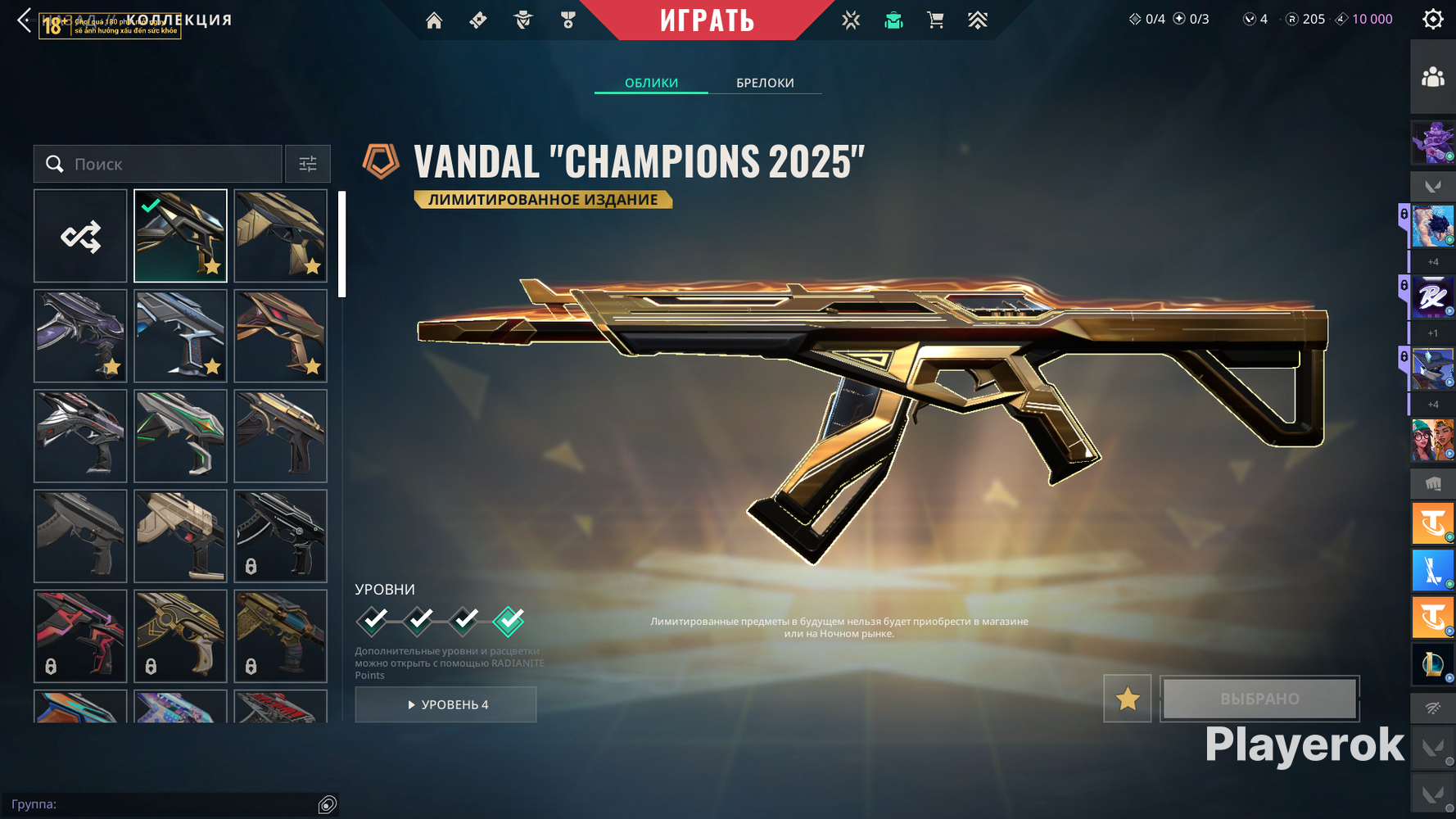
Task: Open the home screen icon
Action: (x=434, y=20)
